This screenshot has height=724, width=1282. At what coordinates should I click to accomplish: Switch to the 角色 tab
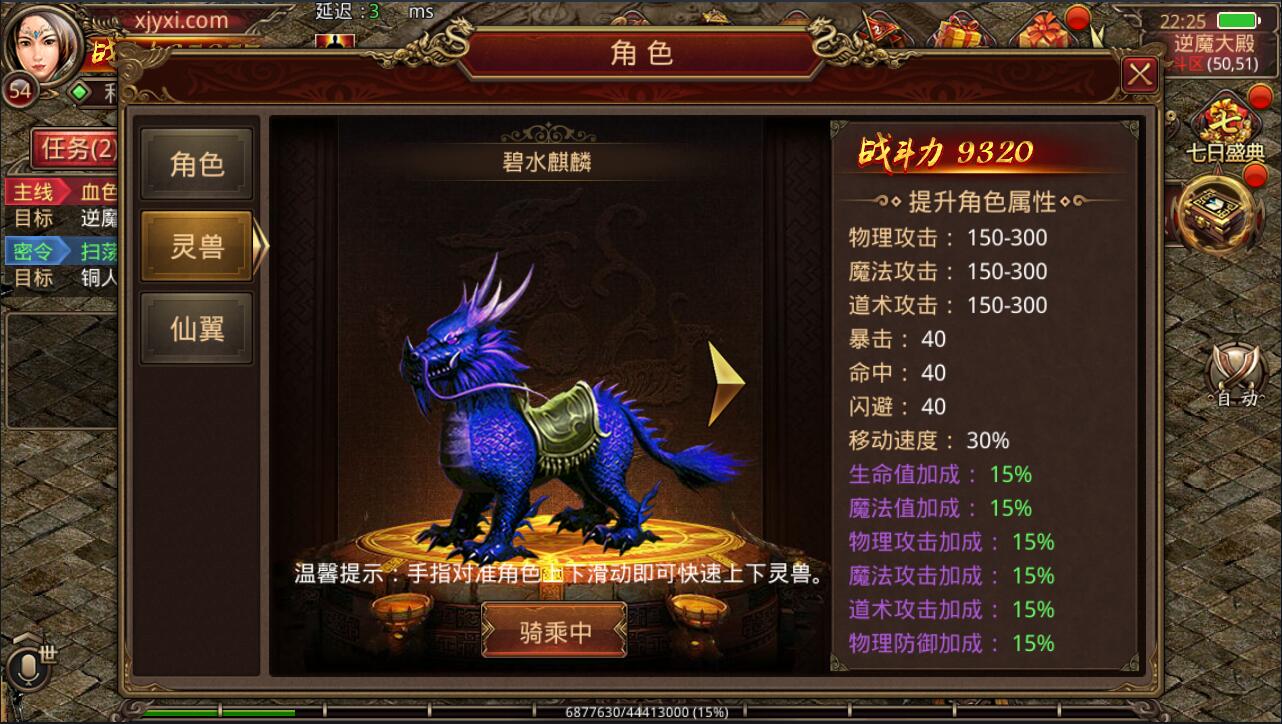coord(197,164)
